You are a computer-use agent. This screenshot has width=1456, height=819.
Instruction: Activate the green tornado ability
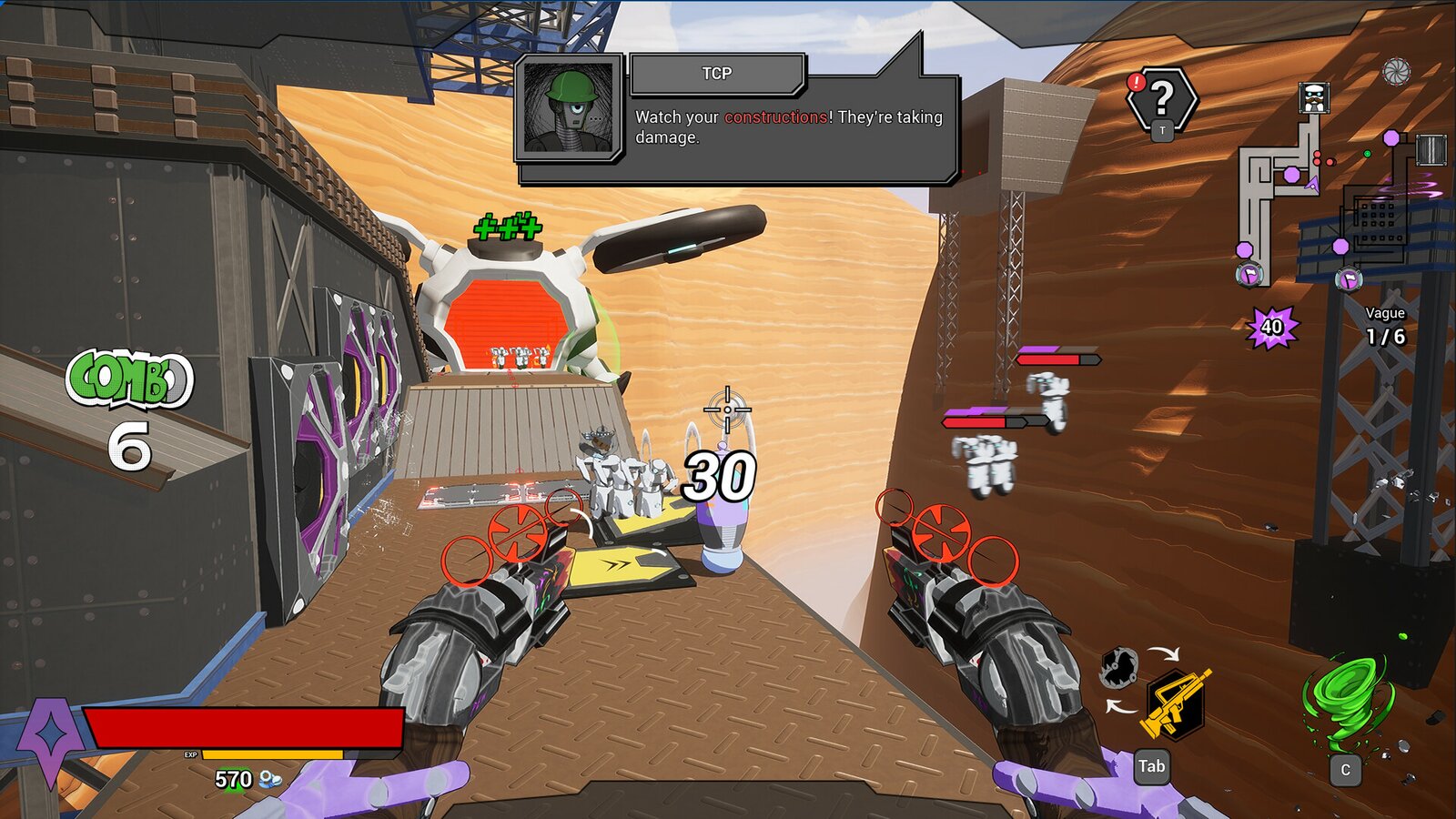(x=1347, y=701)
